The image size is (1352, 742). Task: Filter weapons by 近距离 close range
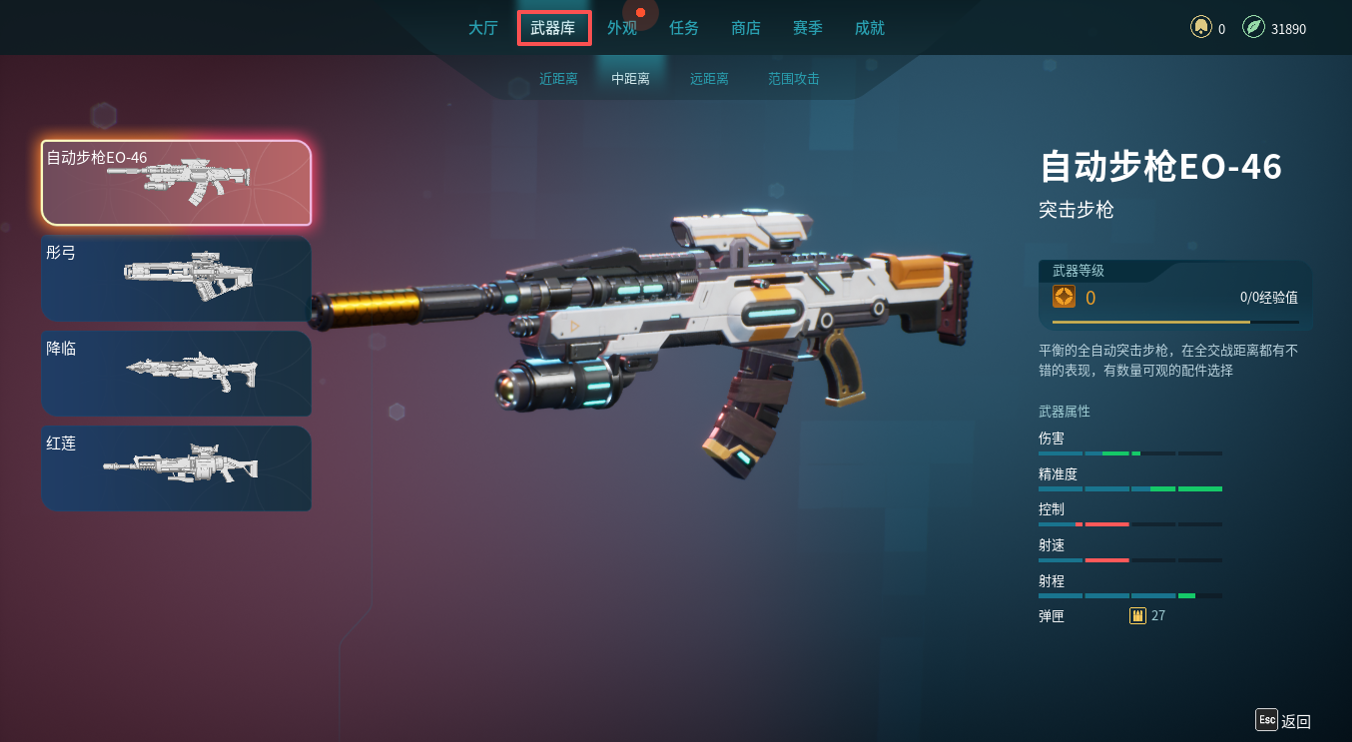click(x=559, y=79)
